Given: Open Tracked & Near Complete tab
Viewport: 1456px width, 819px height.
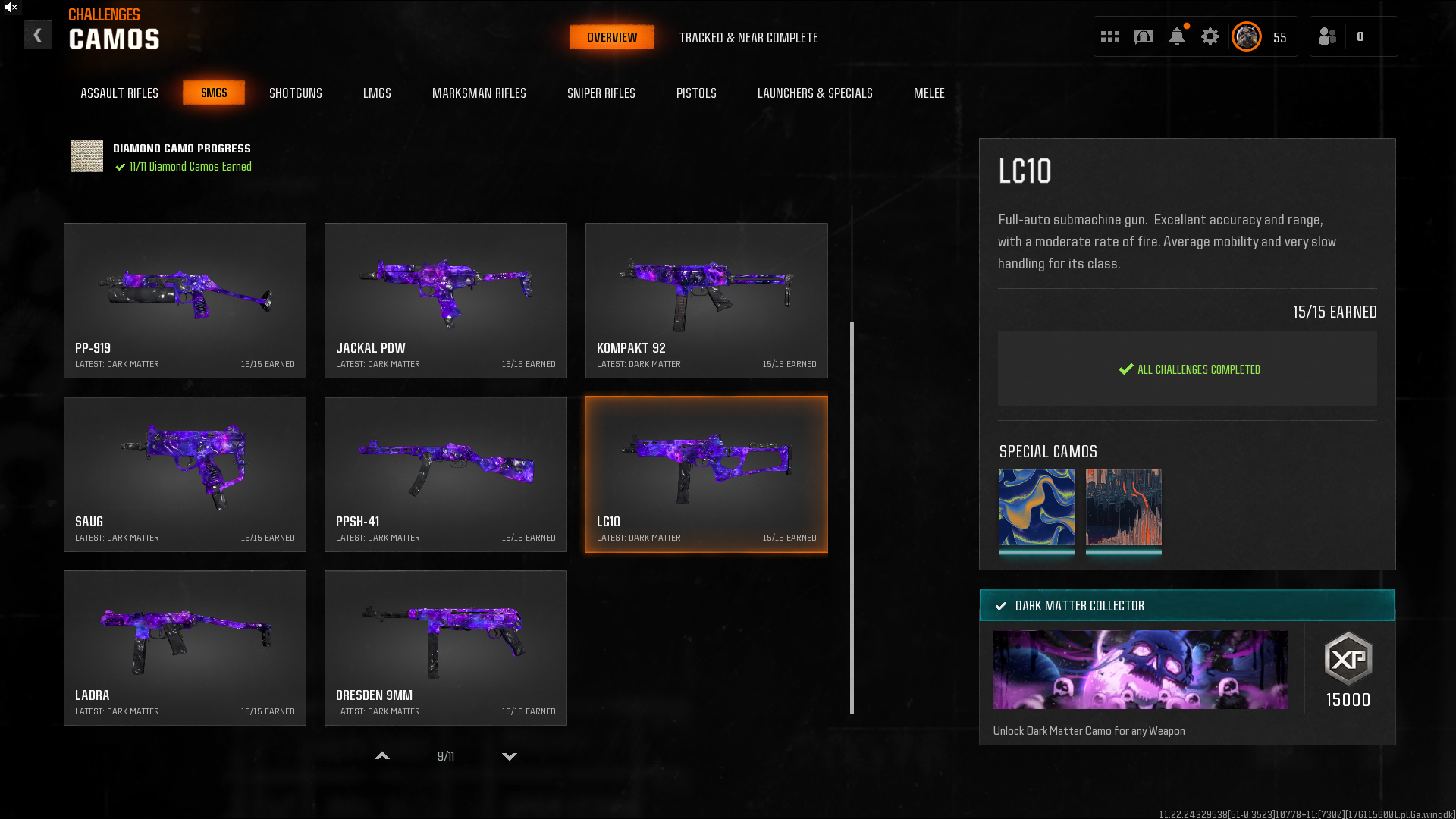Looking at the screenshot, I should coord(748,38).
